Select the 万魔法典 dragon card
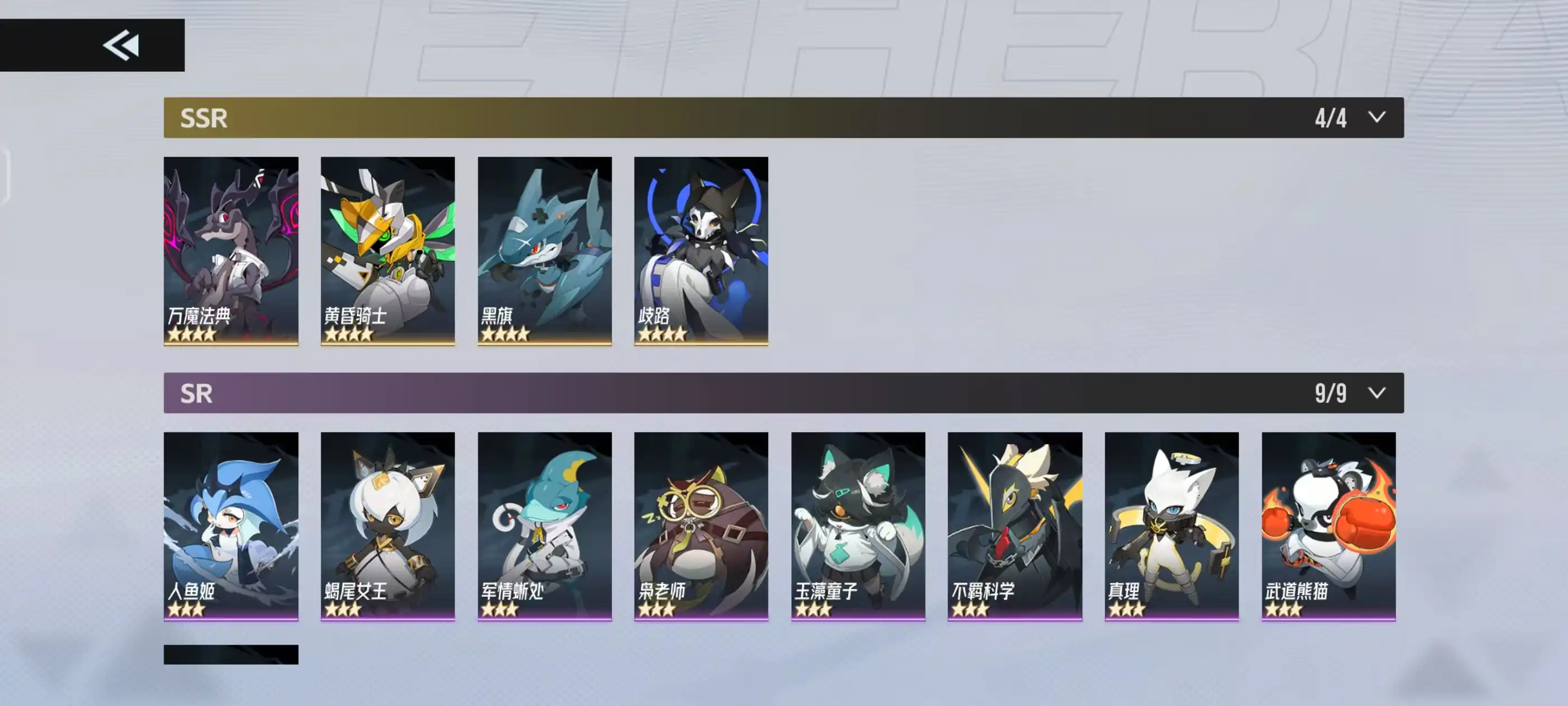This screenshot has height=706, width=1568. [x=231, y=250]
